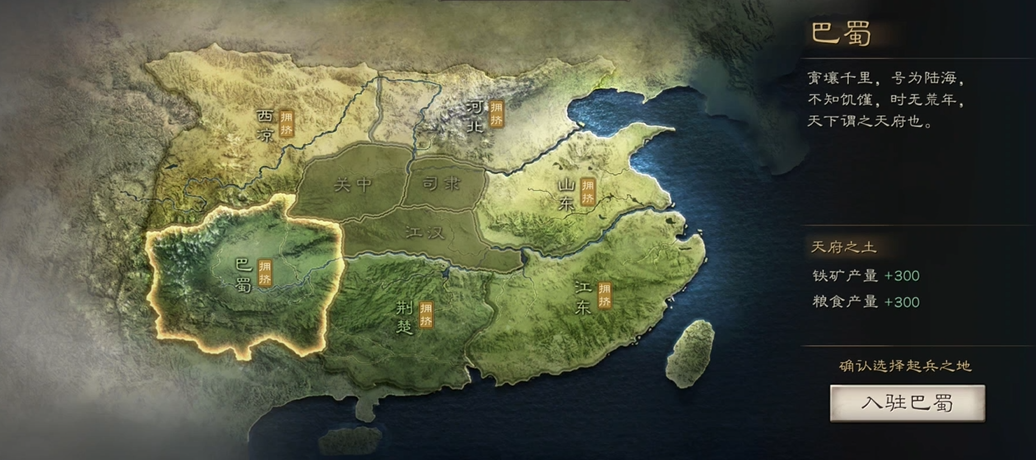Select the 司隶 region
This screenshot has width=1036, height=460.
pos(444,183)
